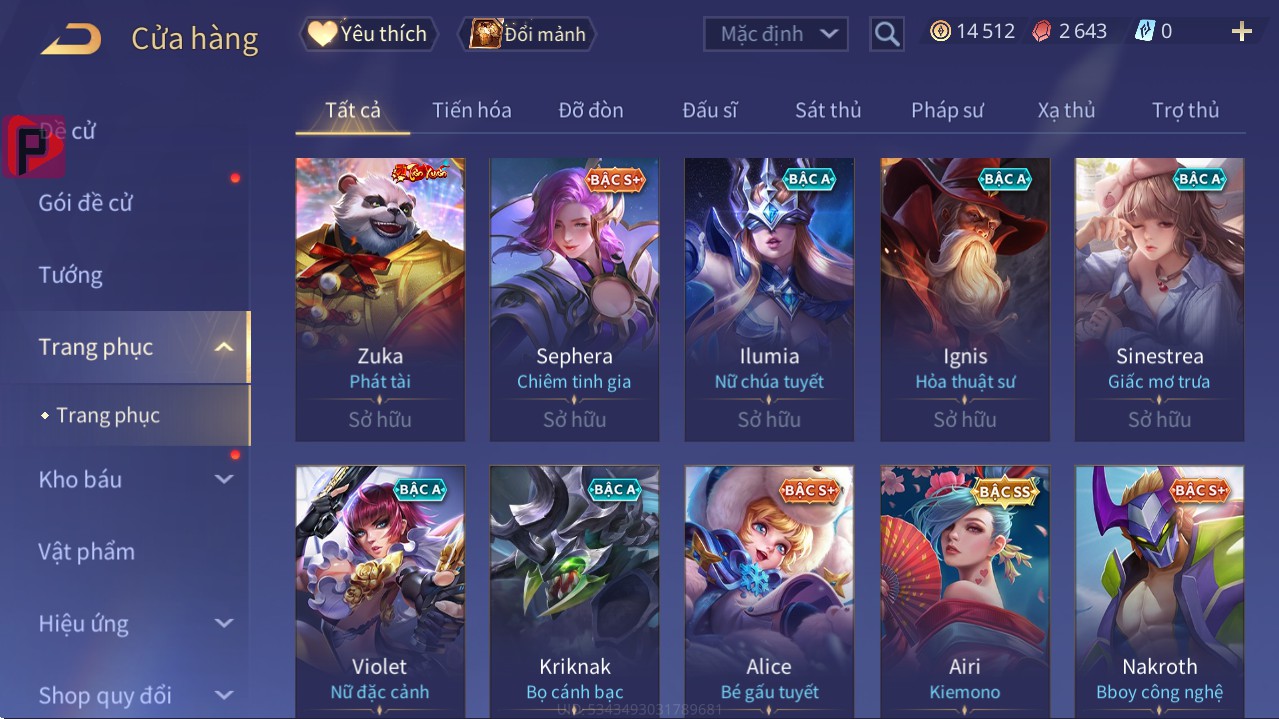Pick the Airi Kiemono skin card

pyautogui.click(x=965, y=590)
